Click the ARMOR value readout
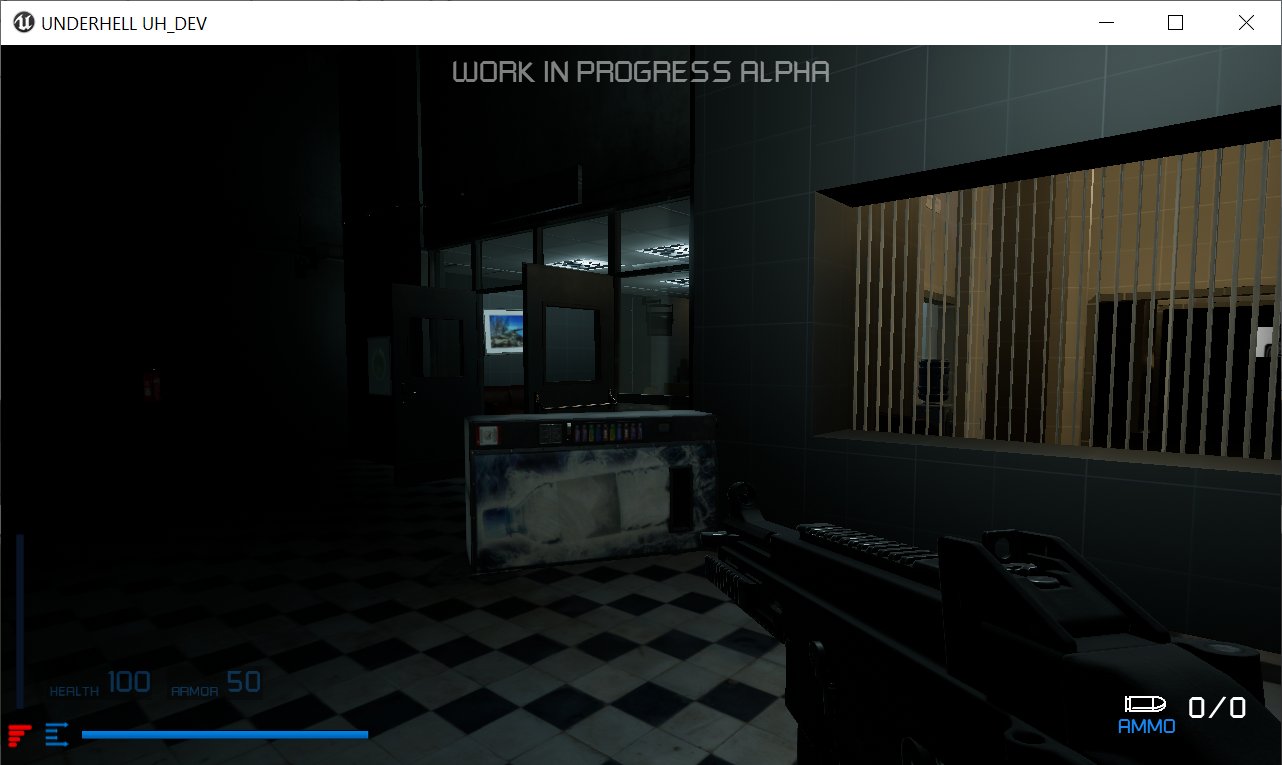Viewport: 1282px width, 765px height. [244, 681]
